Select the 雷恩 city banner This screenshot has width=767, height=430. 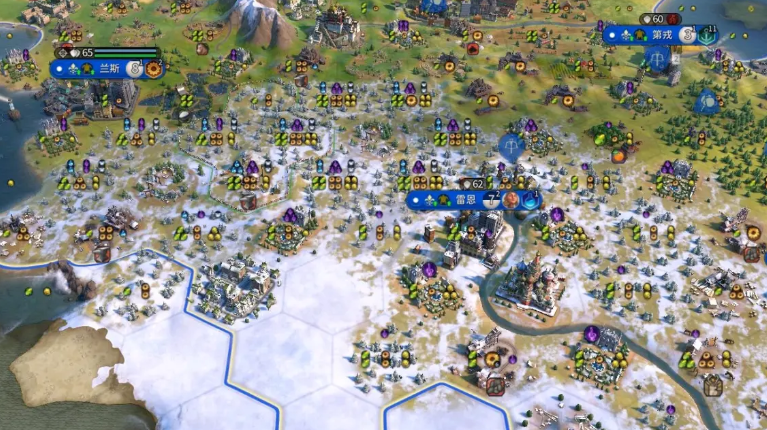tap(465, 200)
